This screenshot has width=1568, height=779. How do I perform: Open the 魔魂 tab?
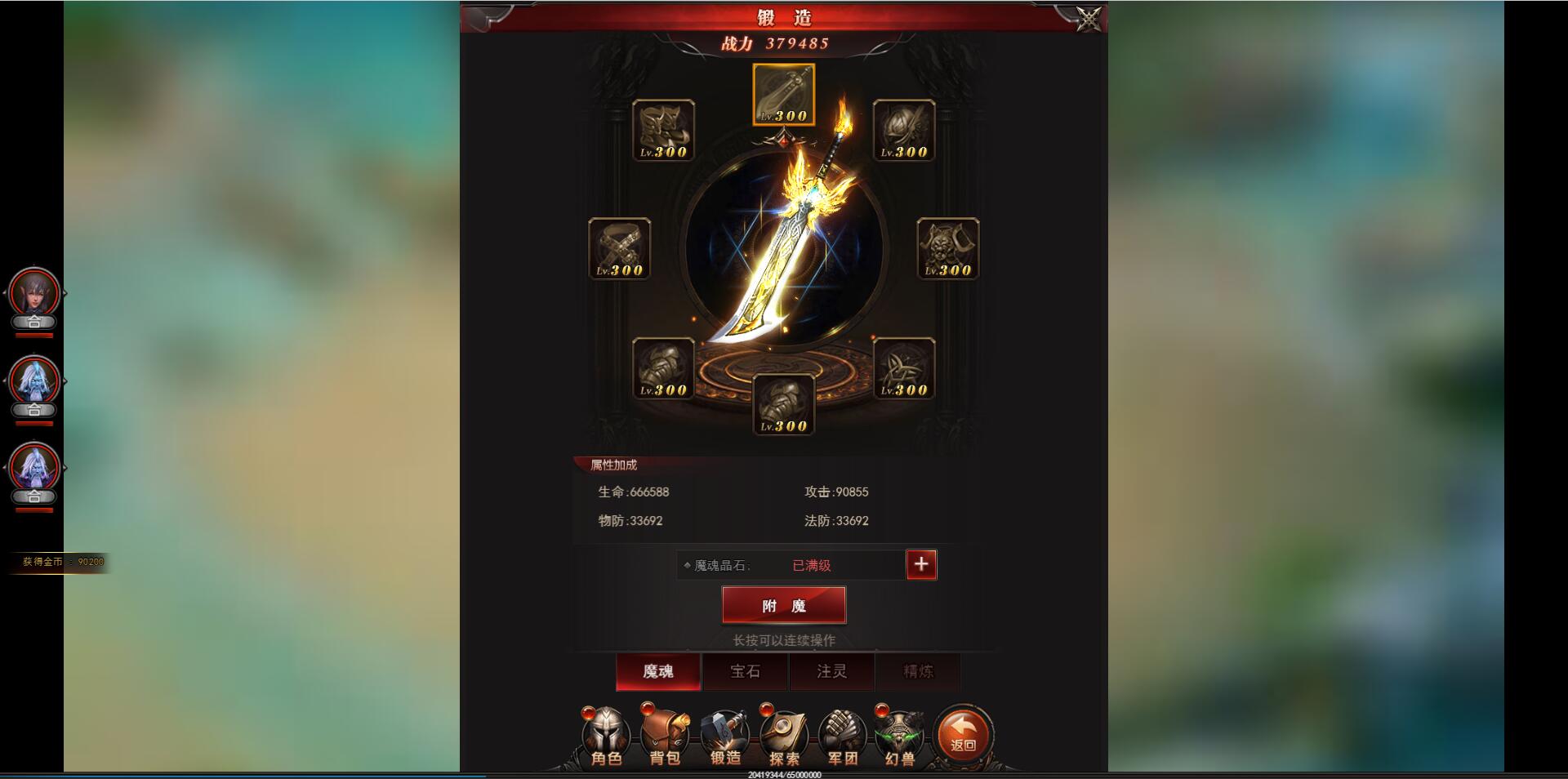click(659, 671)
